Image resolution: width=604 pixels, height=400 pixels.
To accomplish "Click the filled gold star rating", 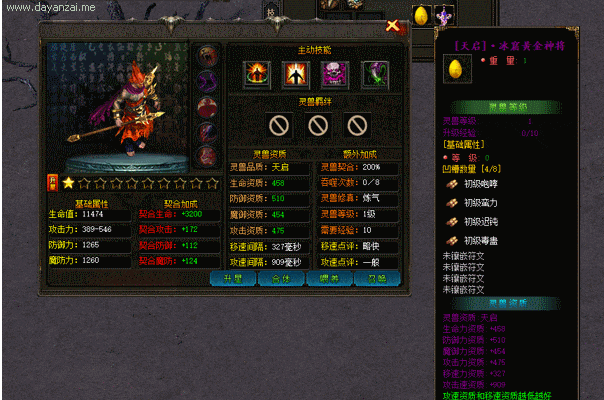I will tap(68, 183).
